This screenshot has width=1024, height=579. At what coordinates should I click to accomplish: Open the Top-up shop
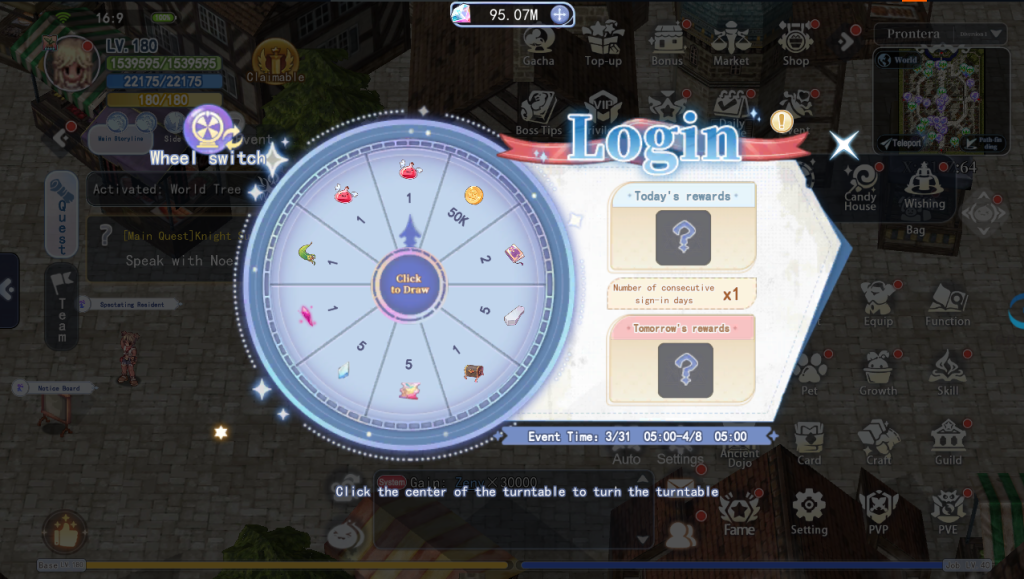[603, 45]
